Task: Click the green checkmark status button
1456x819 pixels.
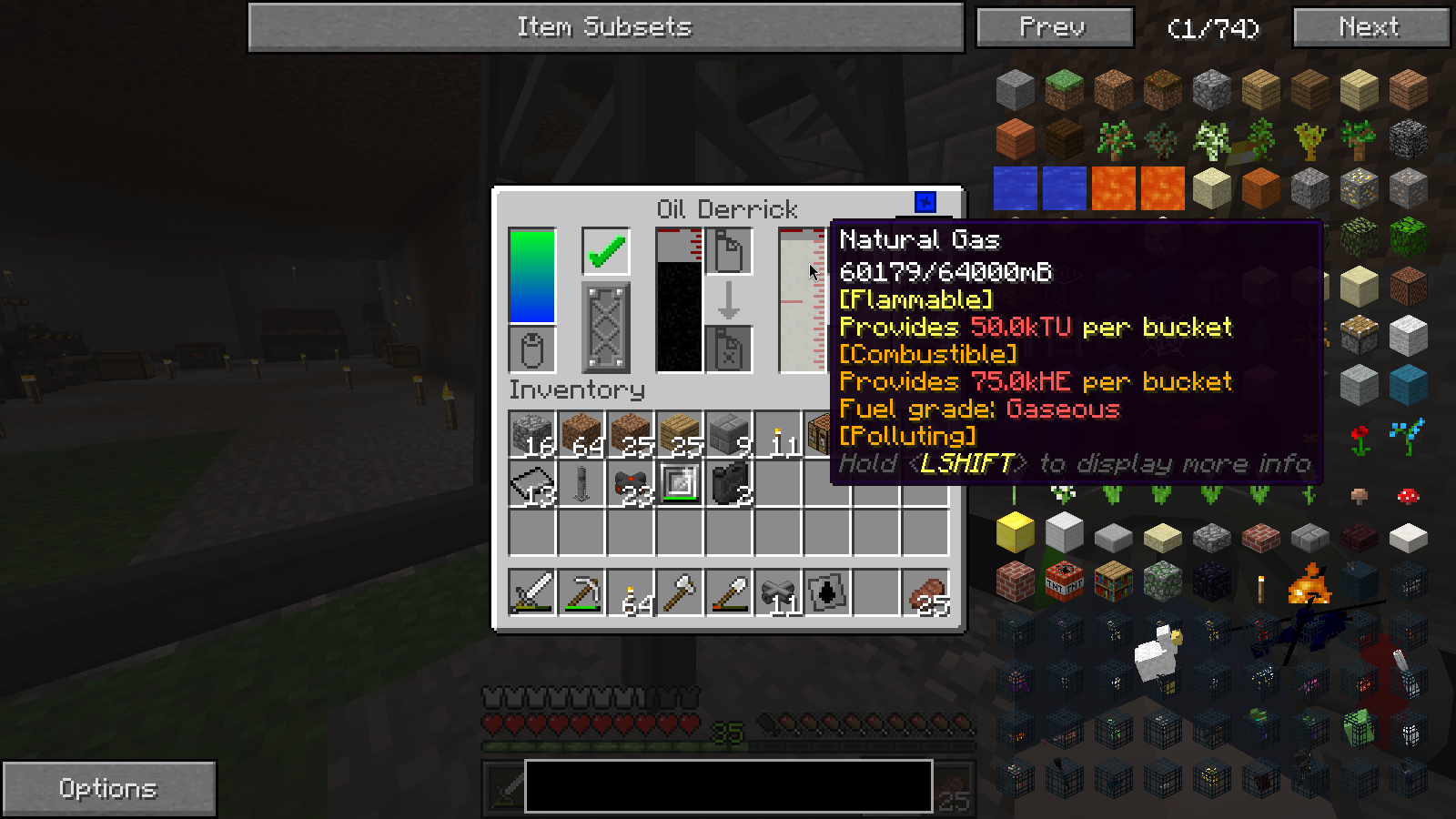Action: (606, 251)
